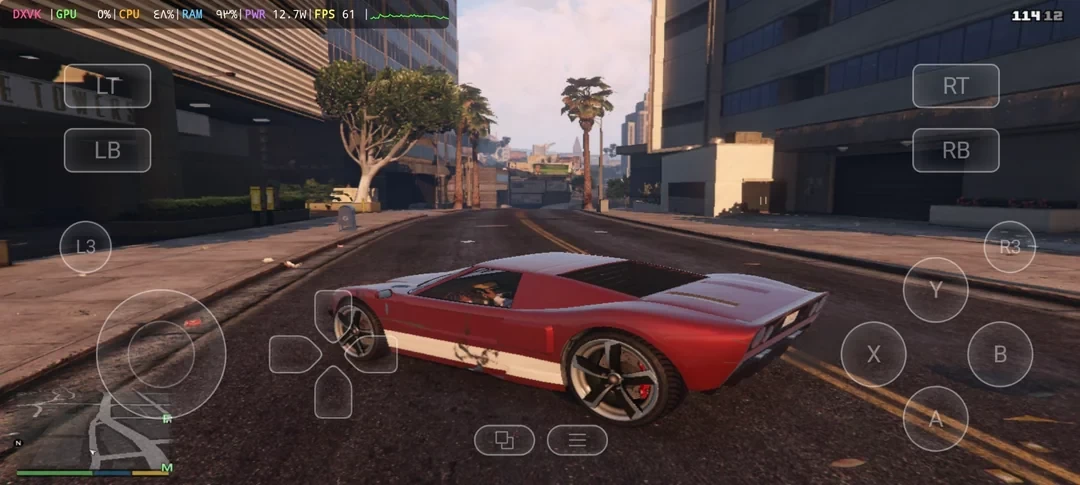Click the left analog stick circle
The width and height of the screenshot is (1080, 485).
click(x=161, y=354)
